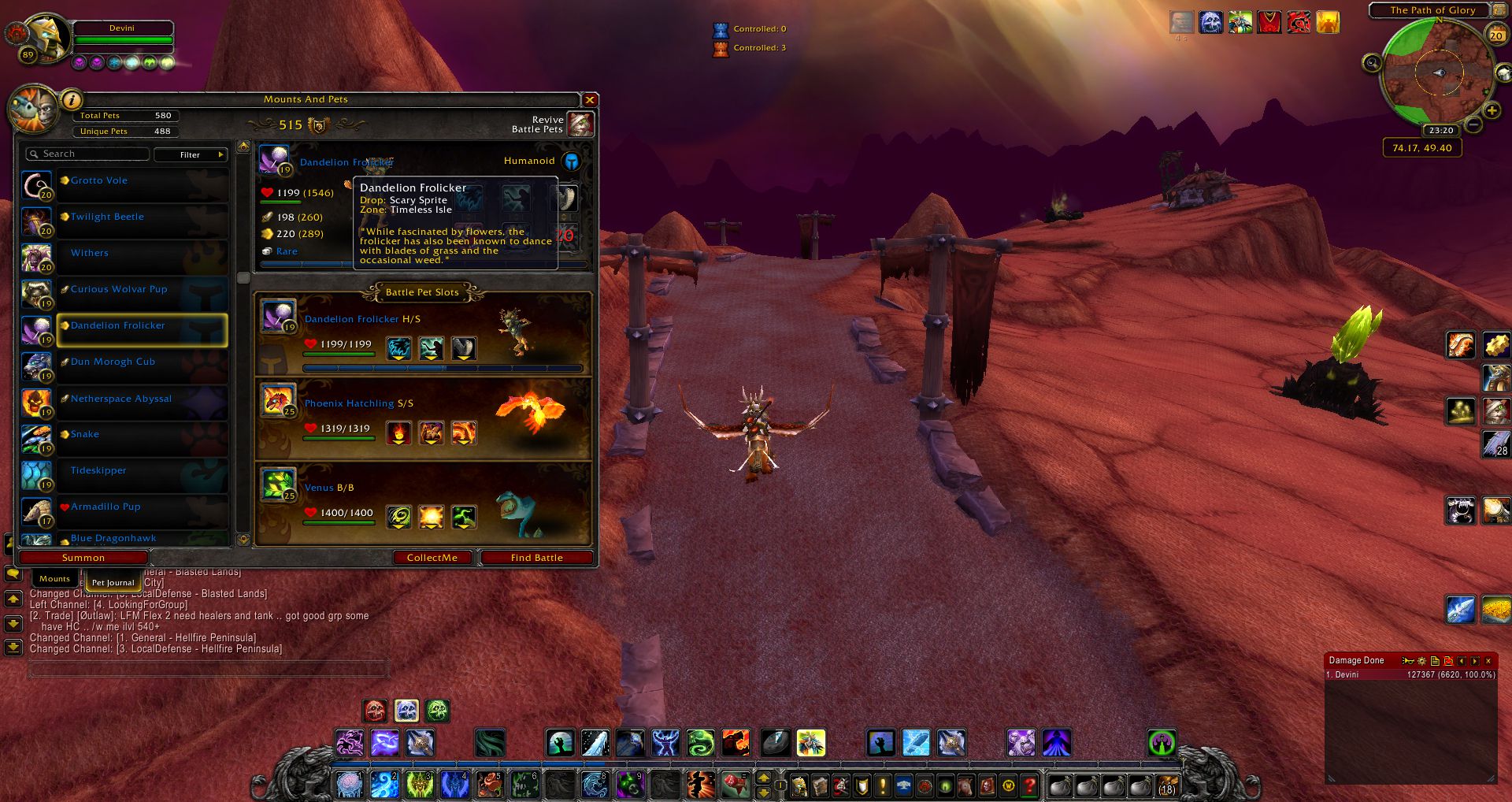Viewport: 1512px width, 802px height.
Task: Click the minimap zoom-out minus button
Action: pos(1474,124)
